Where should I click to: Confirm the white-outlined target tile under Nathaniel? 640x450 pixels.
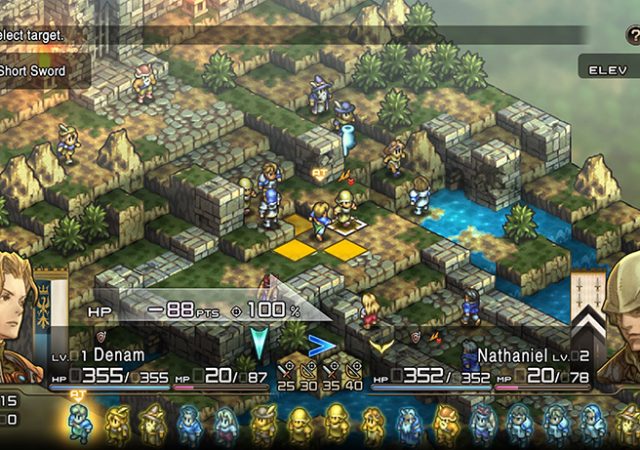tap(347, 227)
